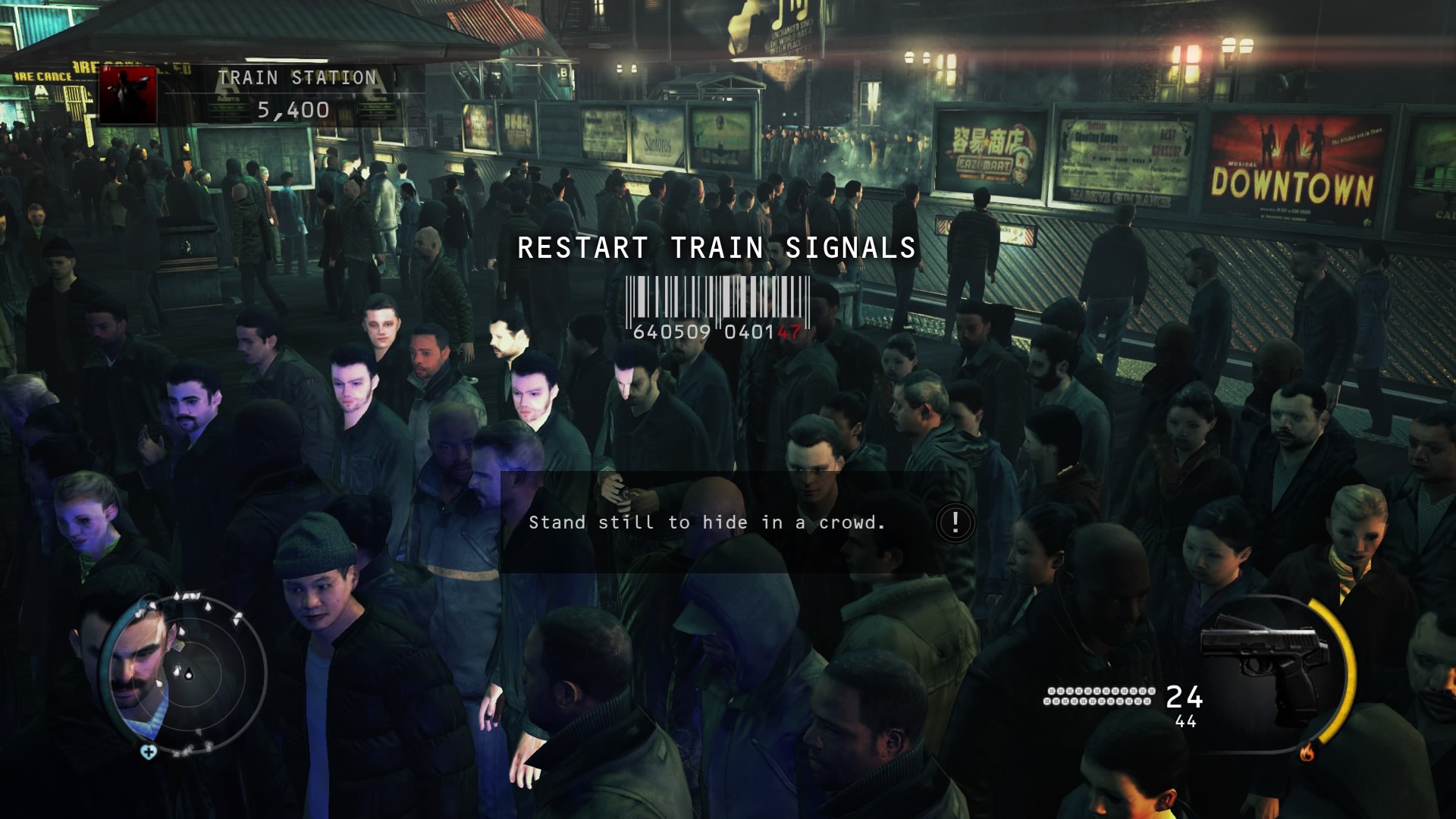This screenshot has width=1456, height=819.
Task: Click the exclamation hint icon
Action: 955,522
